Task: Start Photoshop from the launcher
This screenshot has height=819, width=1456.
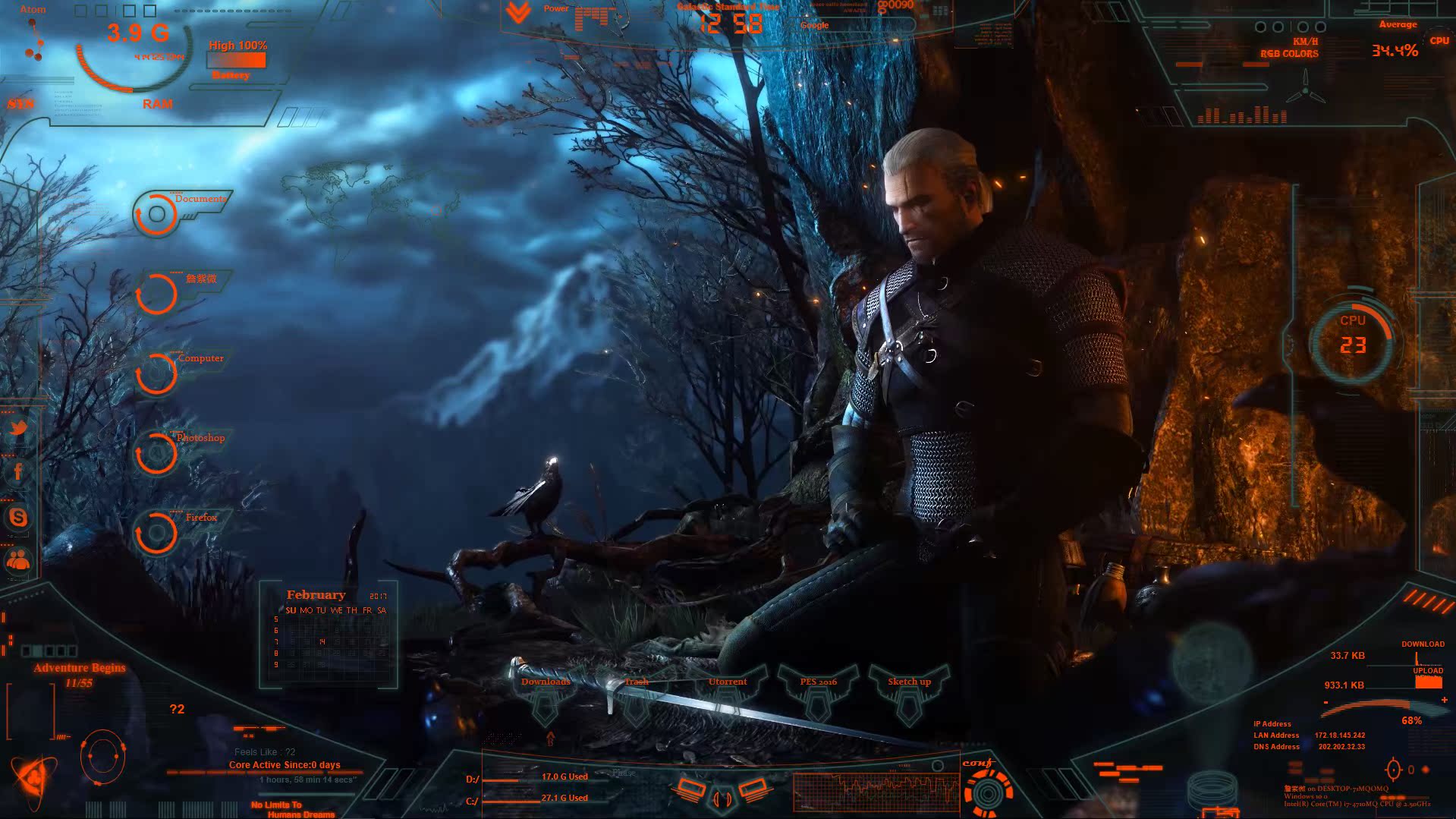Action: click(x=157, y=453)
